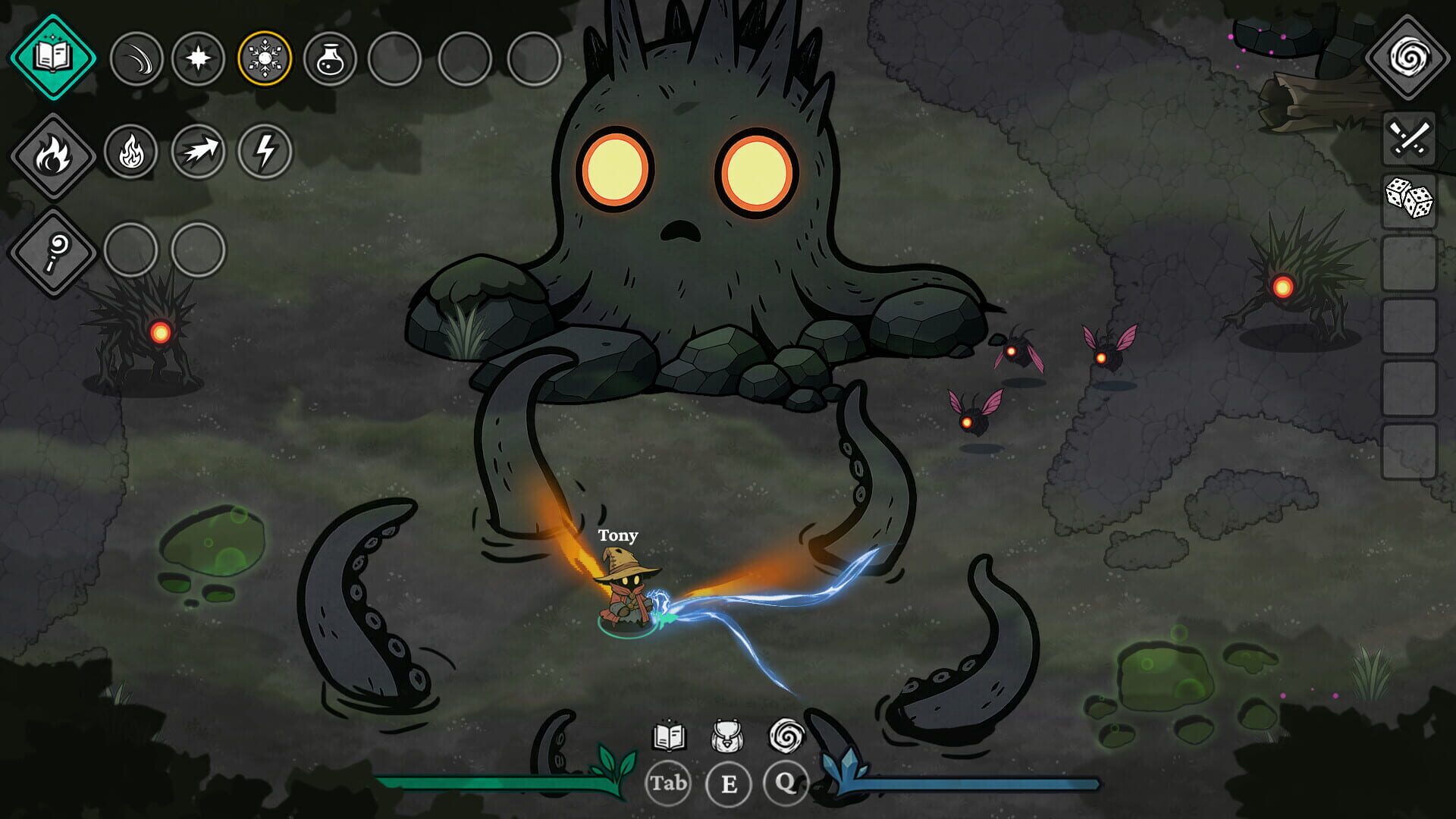This screenshot has width=1456, height=819.
Task: Open the fire element category
Action: click(x=52, y=155)
